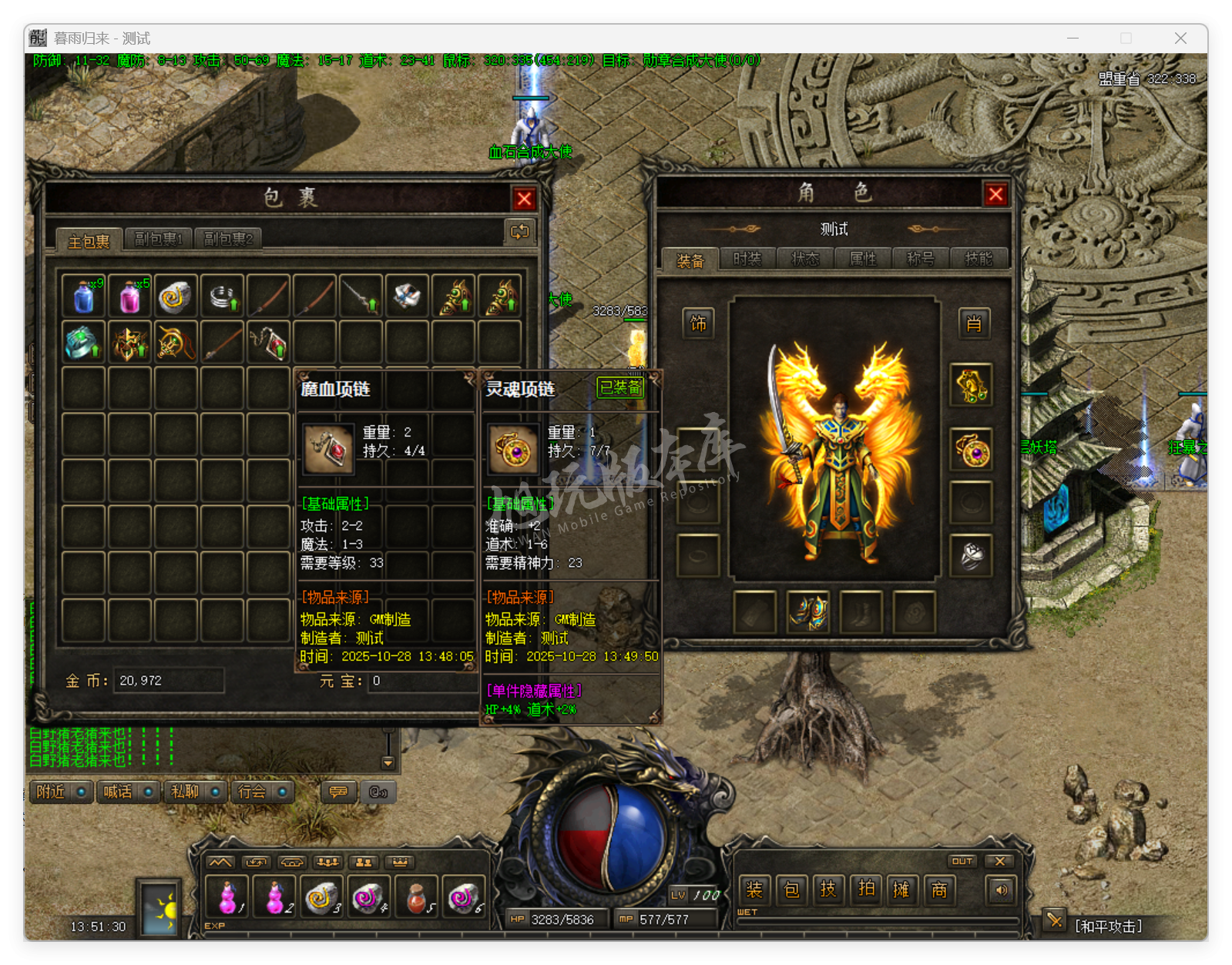
Task: Close the game window via title bar
Action: point(1180,39)
